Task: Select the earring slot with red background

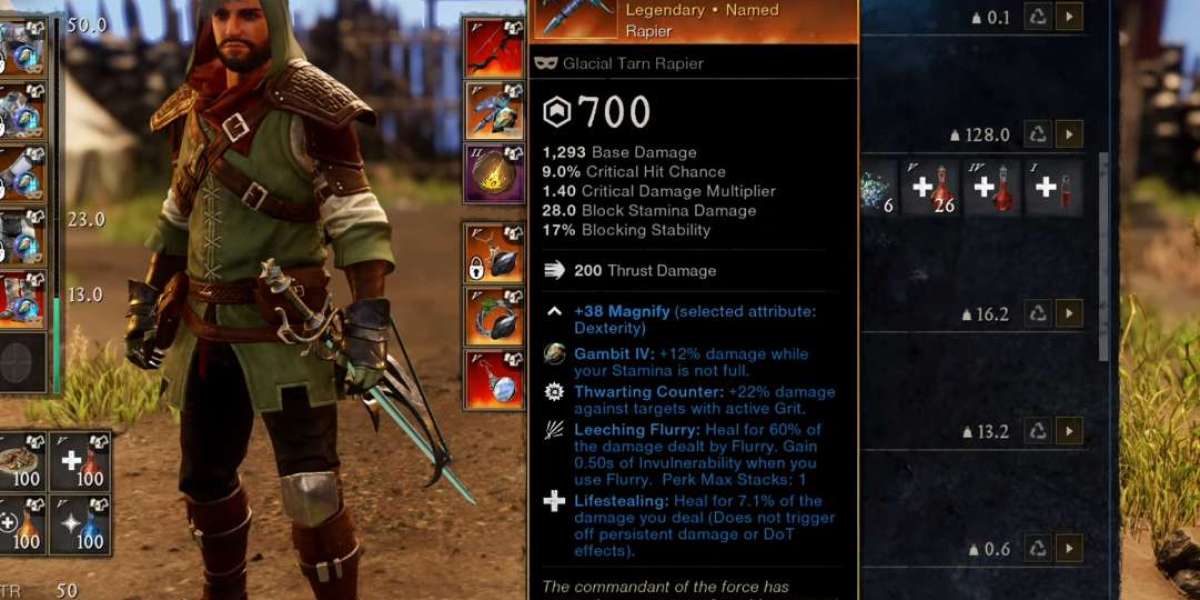Action: tap(493, 379)
